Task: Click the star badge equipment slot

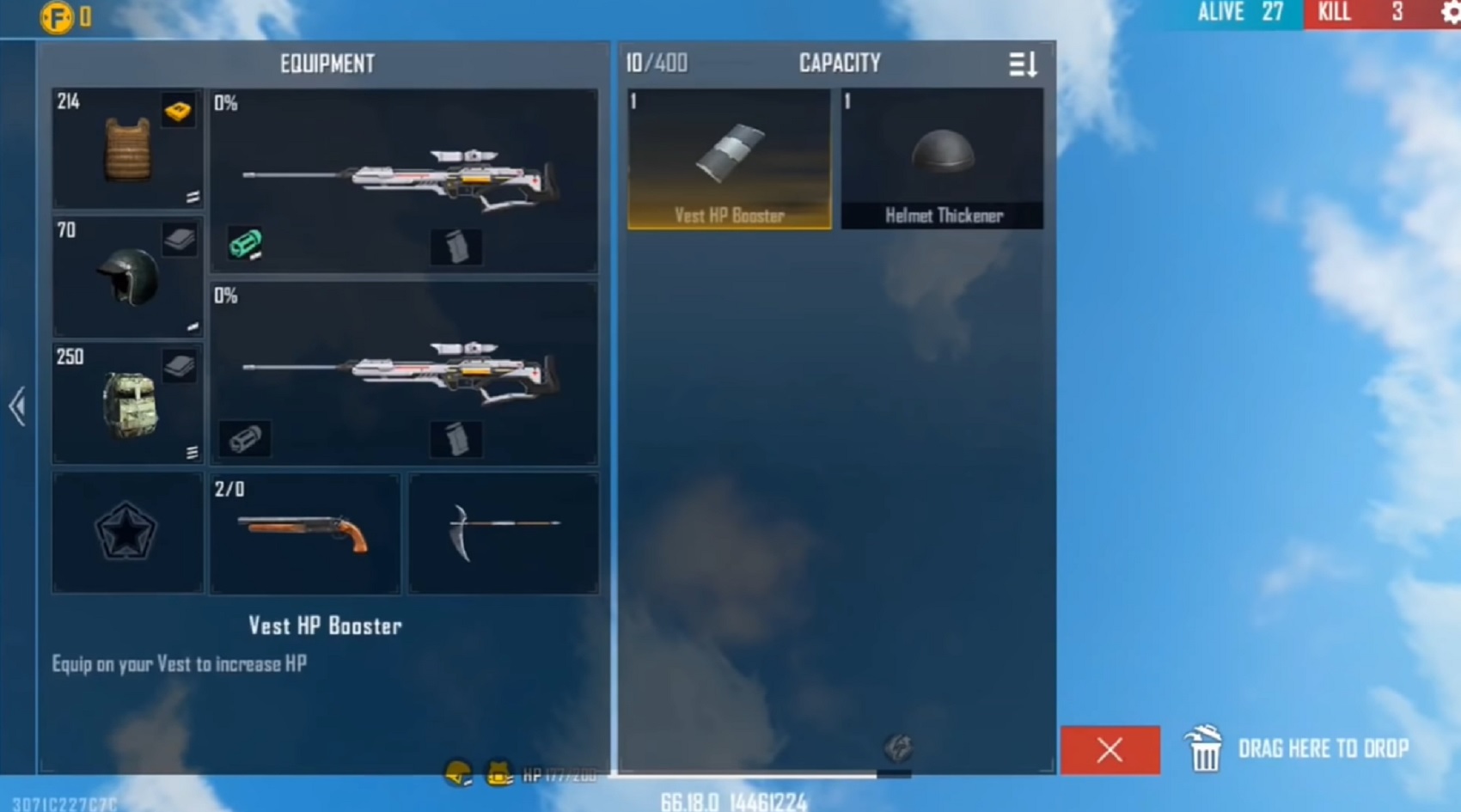Action: [x=127, y=533]
